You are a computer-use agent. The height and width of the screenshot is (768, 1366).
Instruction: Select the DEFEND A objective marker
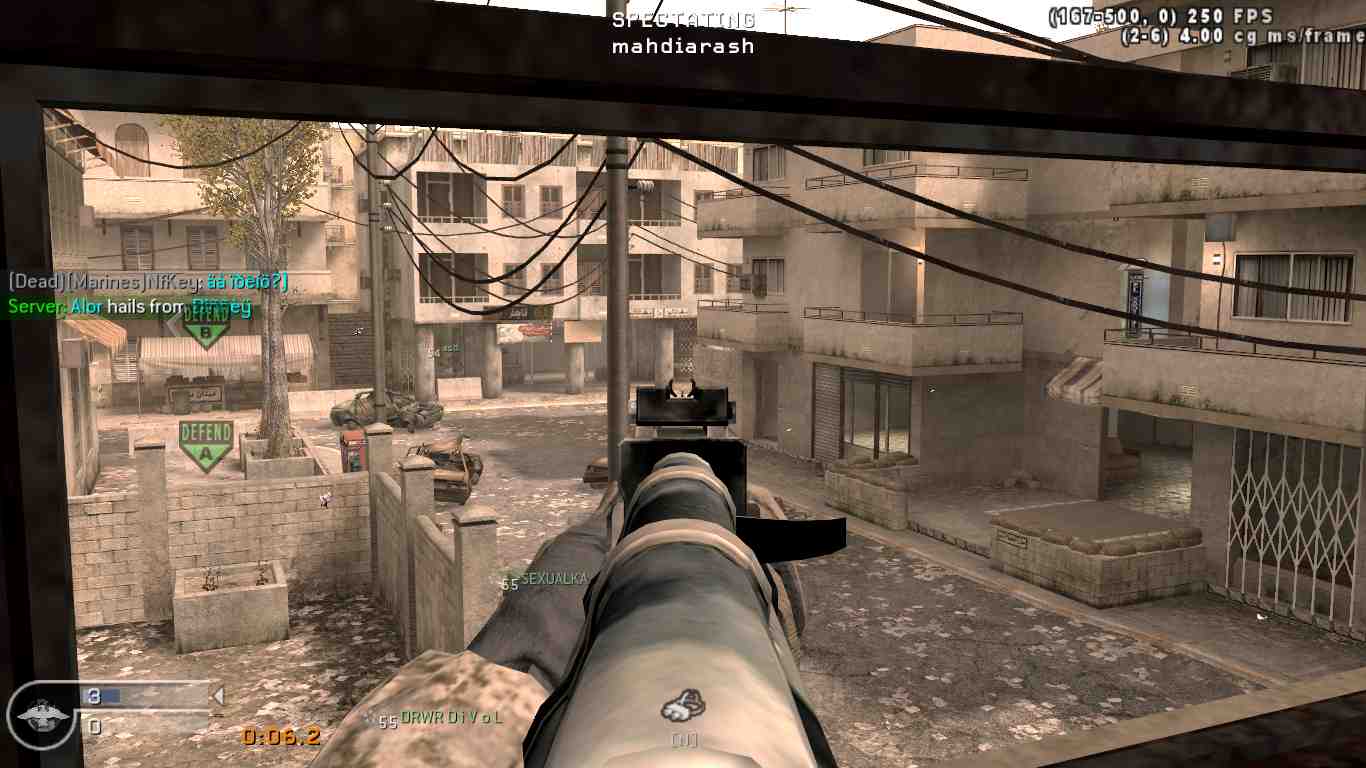pos(204,442)
